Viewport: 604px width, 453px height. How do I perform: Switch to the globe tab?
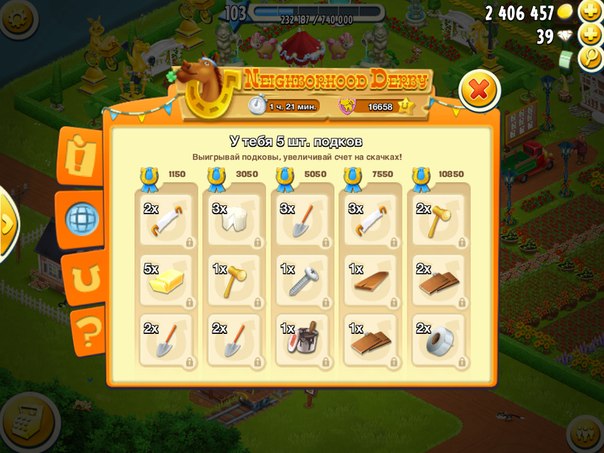tap(80, 215)
